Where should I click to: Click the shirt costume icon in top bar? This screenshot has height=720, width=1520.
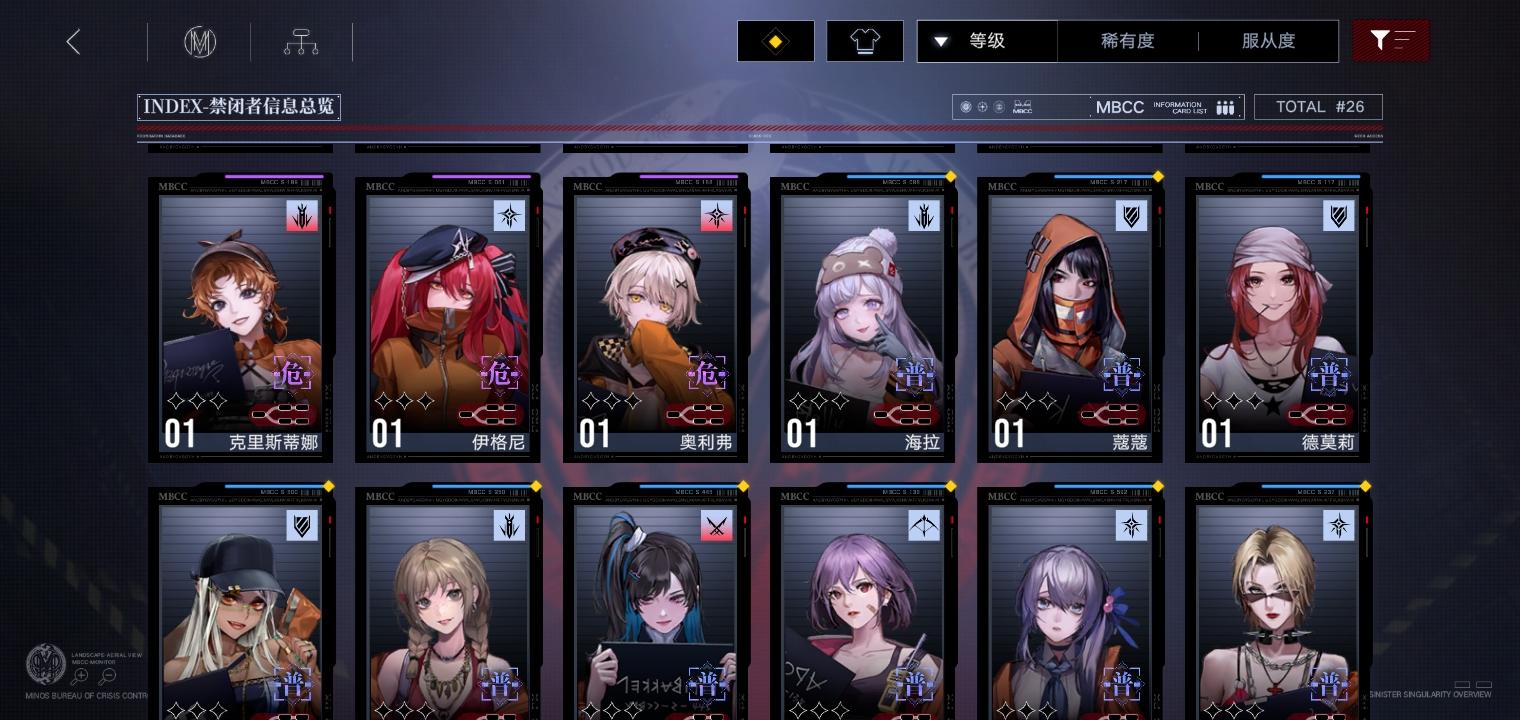click(865, 41)
